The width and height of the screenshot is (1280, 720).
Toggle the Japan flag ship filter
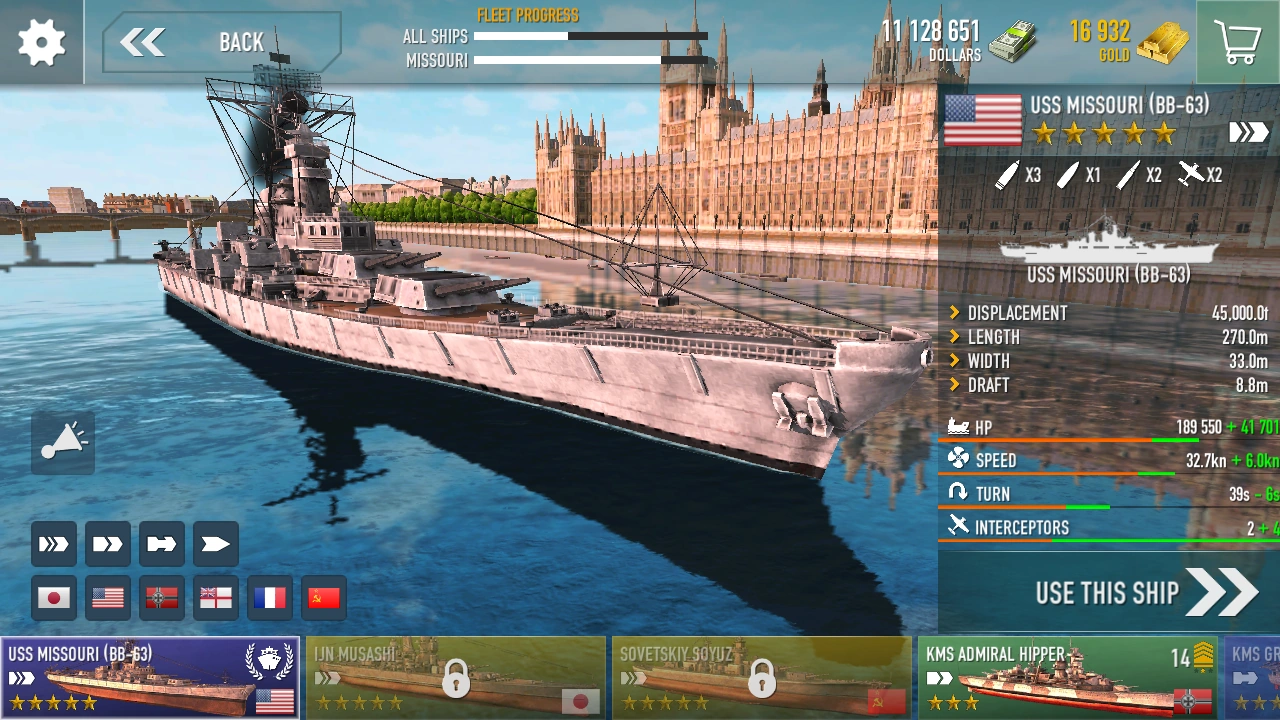click(x=53, y=597)
